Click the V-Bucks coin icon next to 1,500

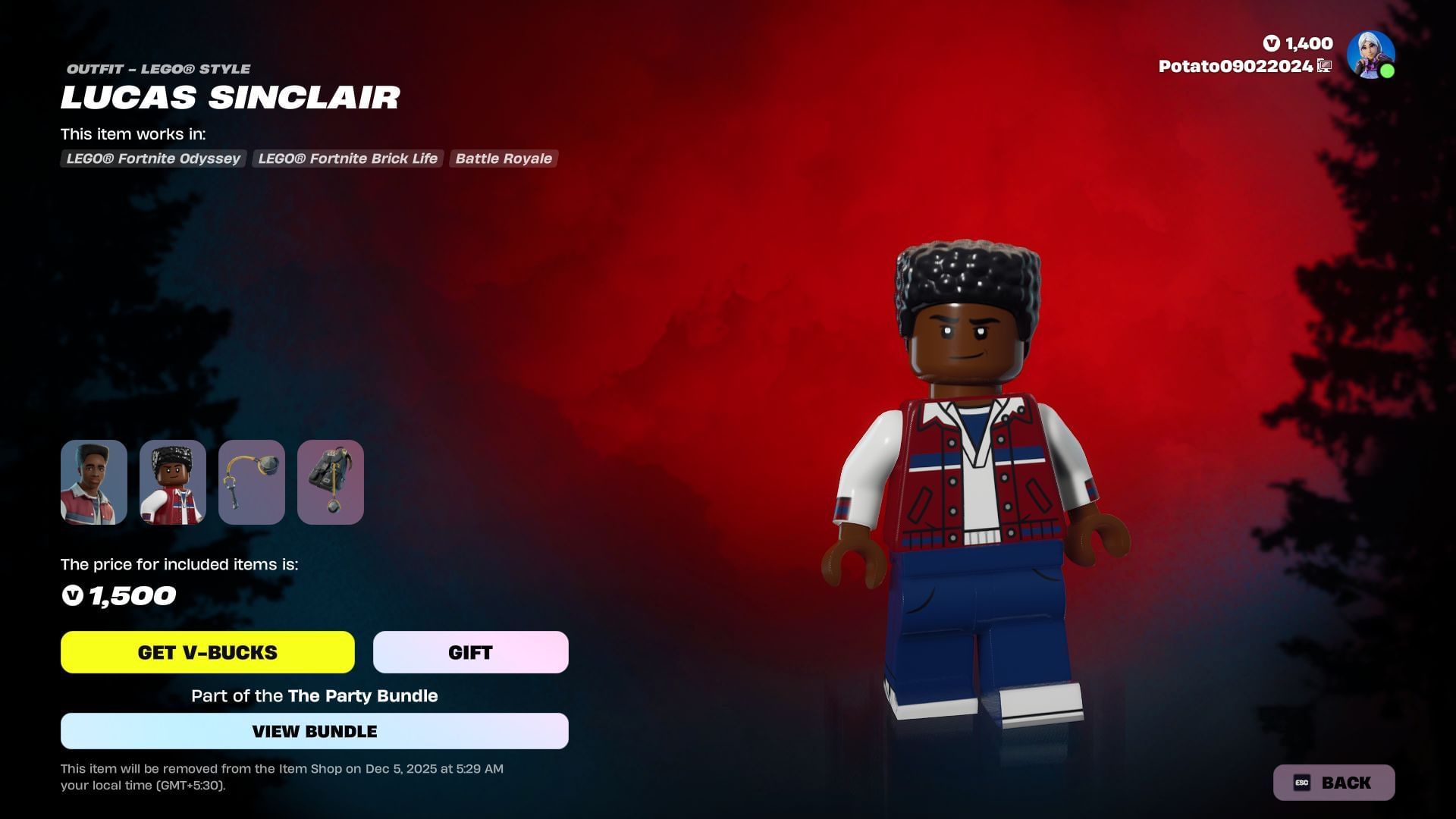[73, 596]
